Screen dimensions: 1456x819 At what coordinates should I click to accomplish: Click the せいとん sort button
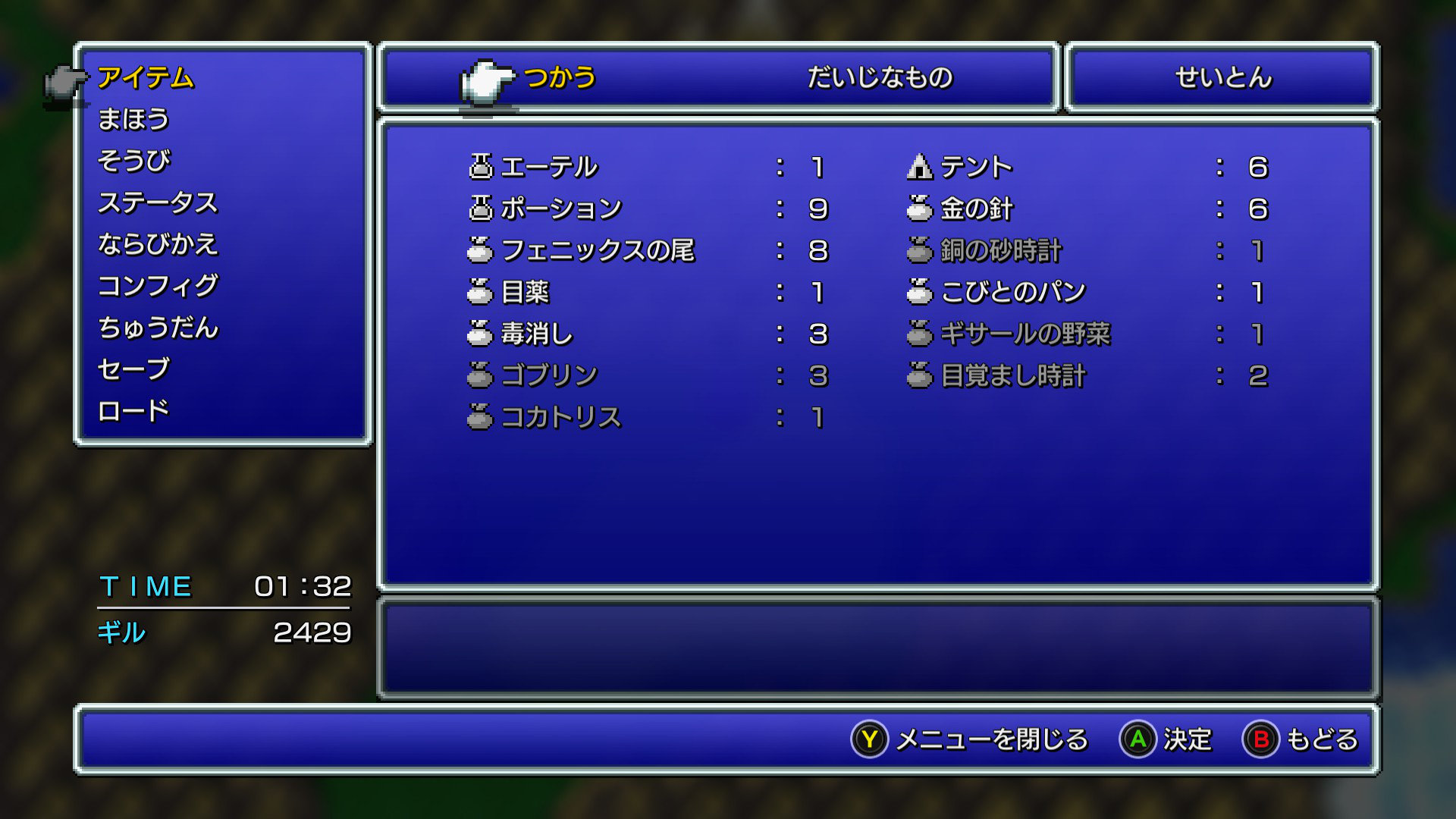click(1222, 77)
